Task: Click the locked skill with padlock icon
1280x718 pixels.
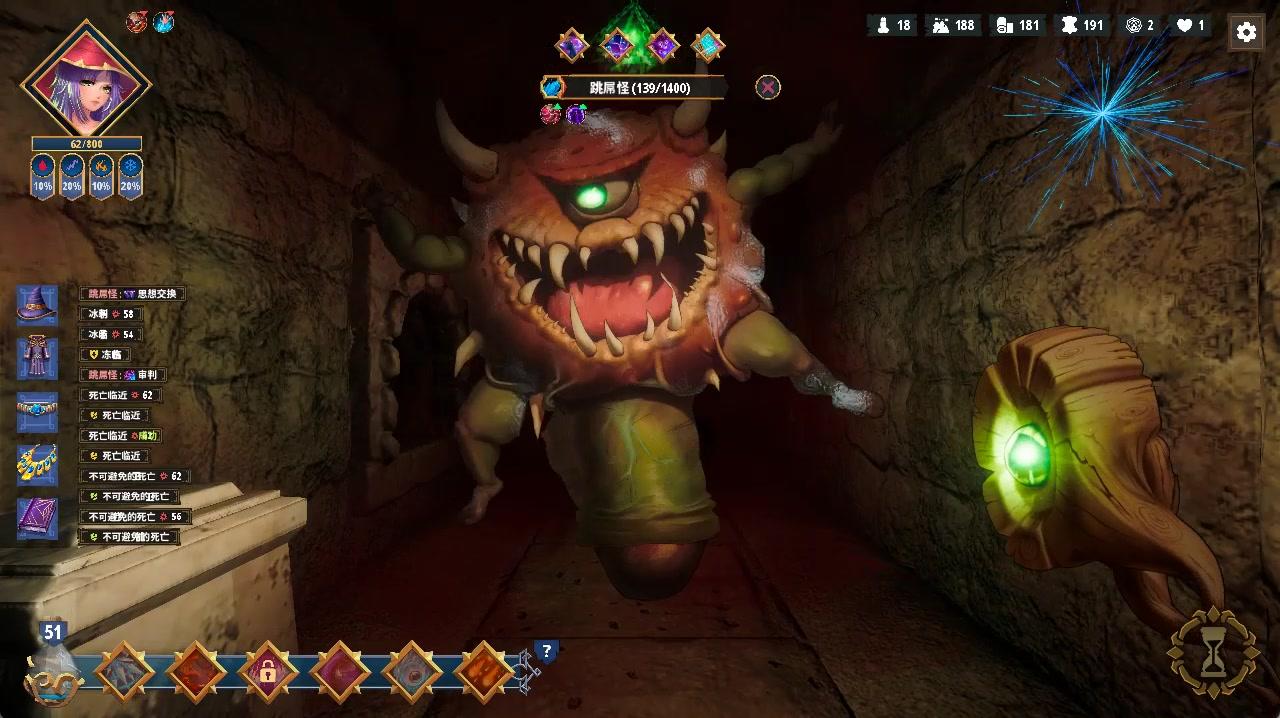Action: pyautogui.click(x=267, y=671)
